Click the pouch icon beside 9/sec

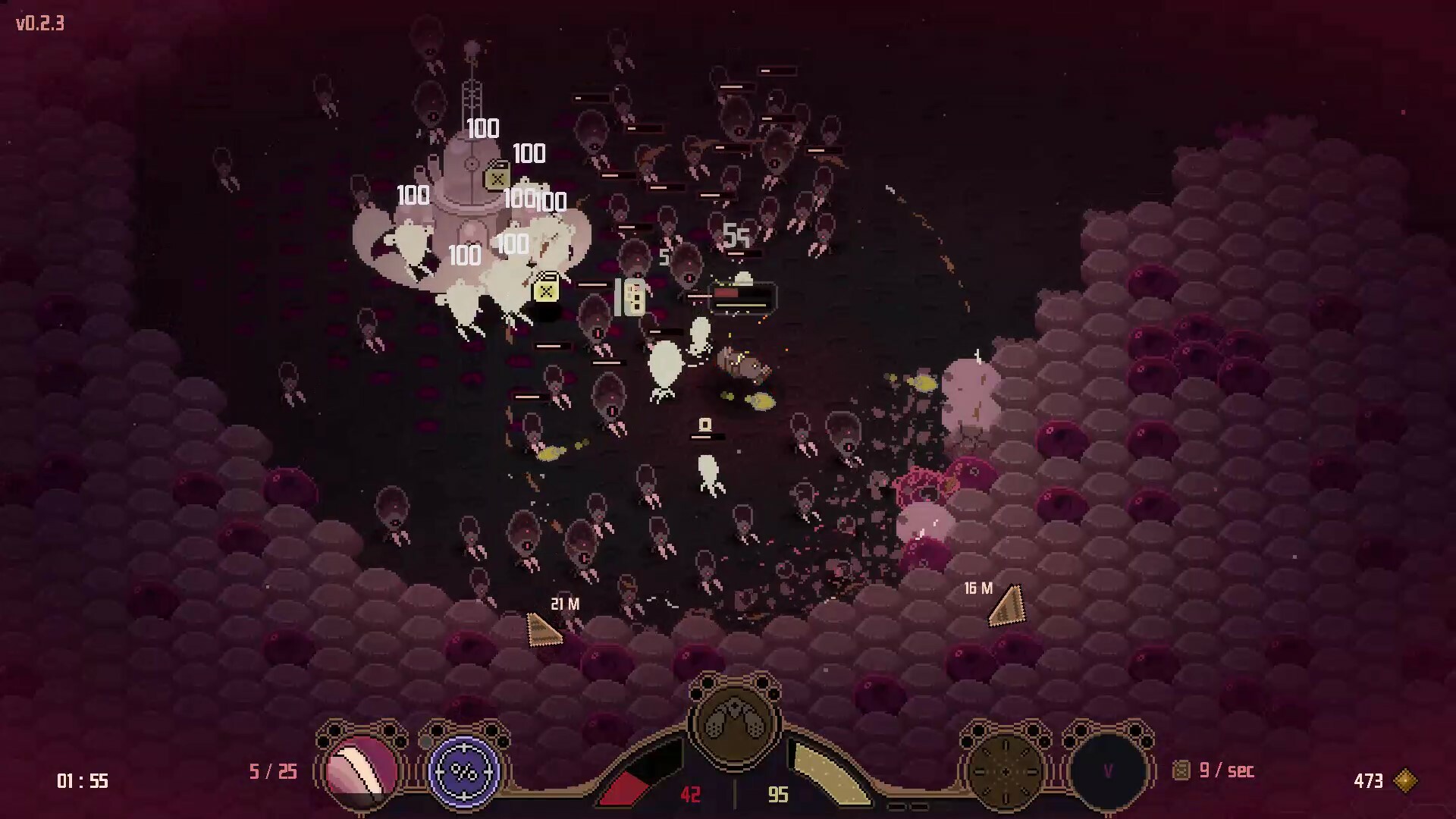pos(1181,770)
